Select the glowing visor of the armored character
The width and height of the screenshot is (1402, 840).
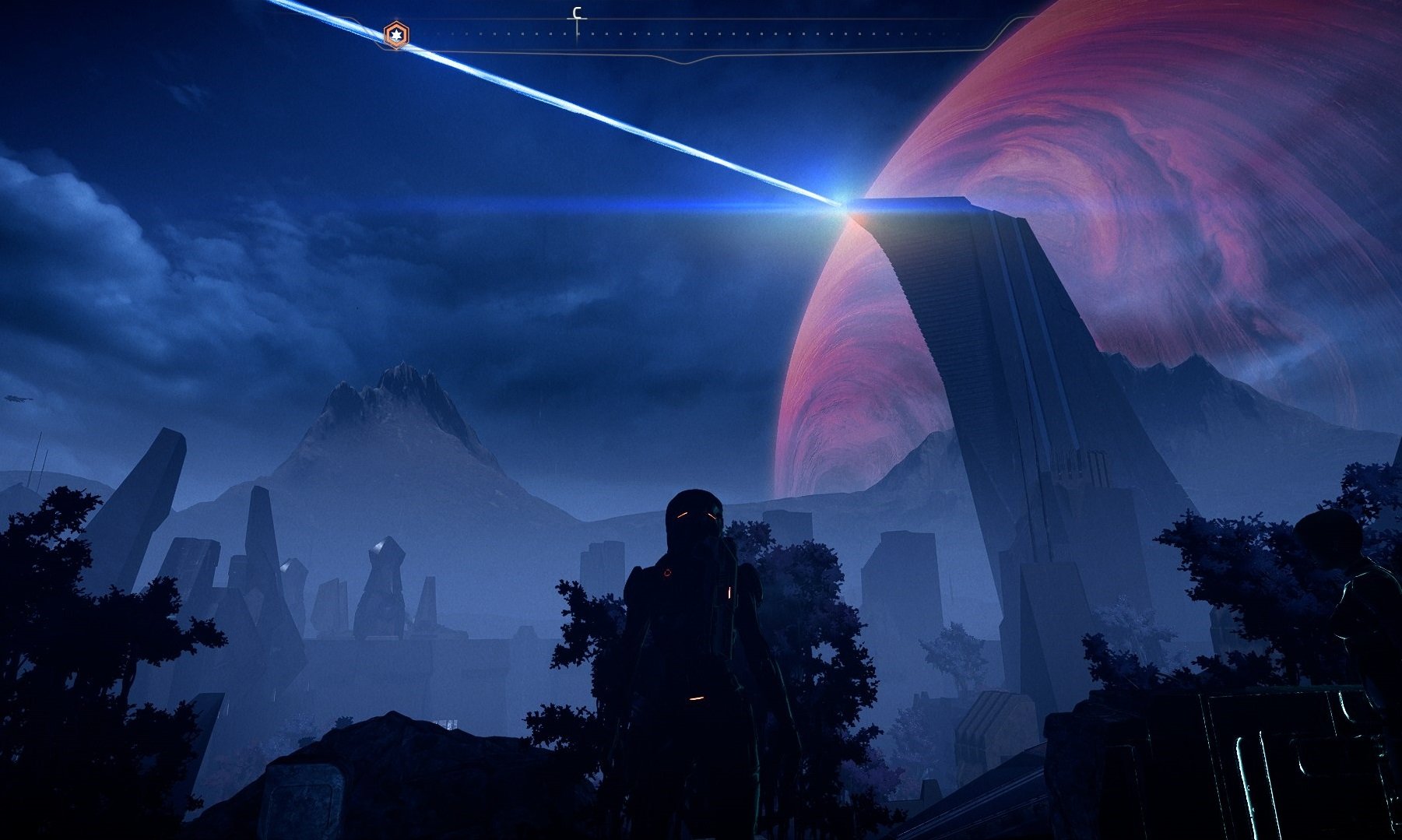pyautogui.click(x=697, y=515)
